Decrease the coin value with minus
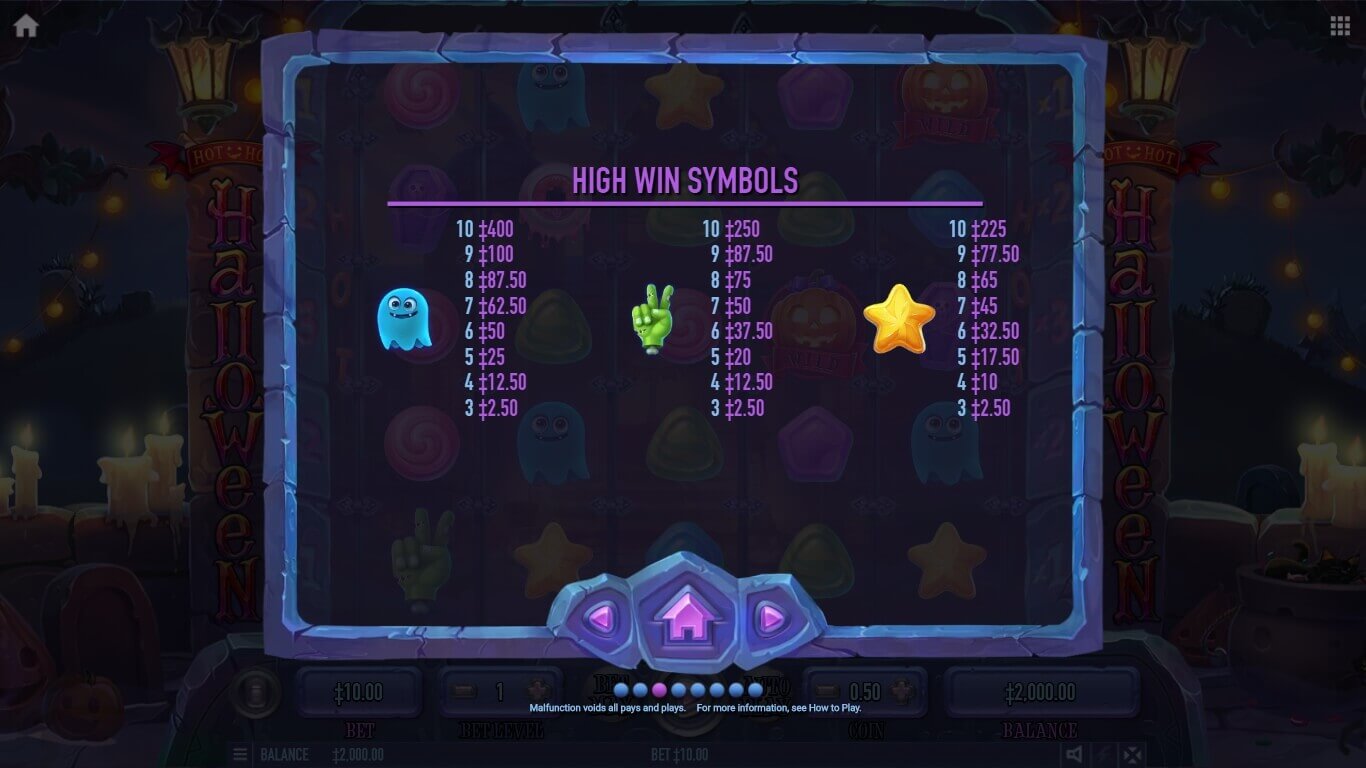 coord(827,691)
